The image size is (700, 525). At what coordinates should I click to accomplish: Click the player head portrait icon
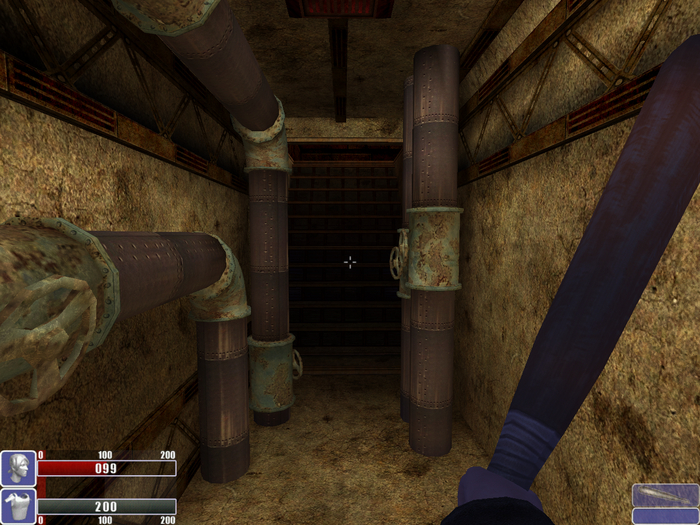[x=18, y=468]
